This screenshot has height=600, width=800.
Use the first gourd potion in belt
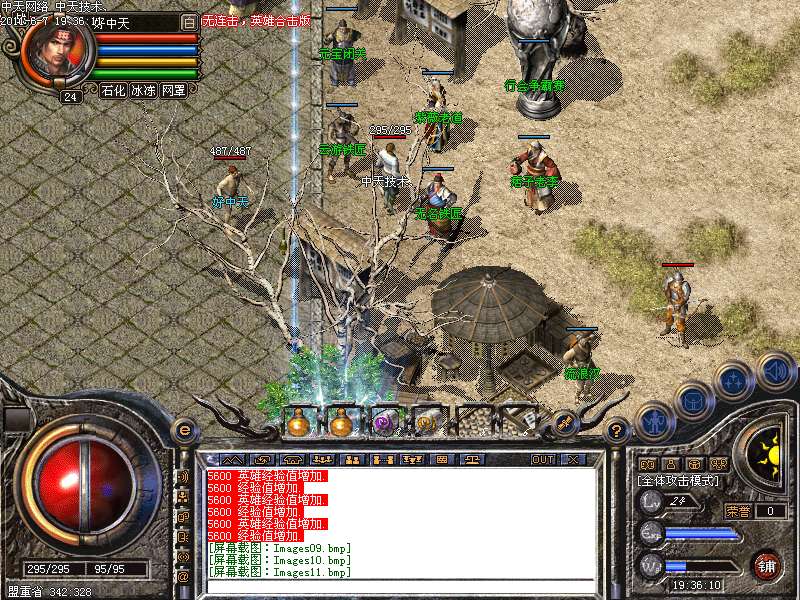tap(299, 423)
